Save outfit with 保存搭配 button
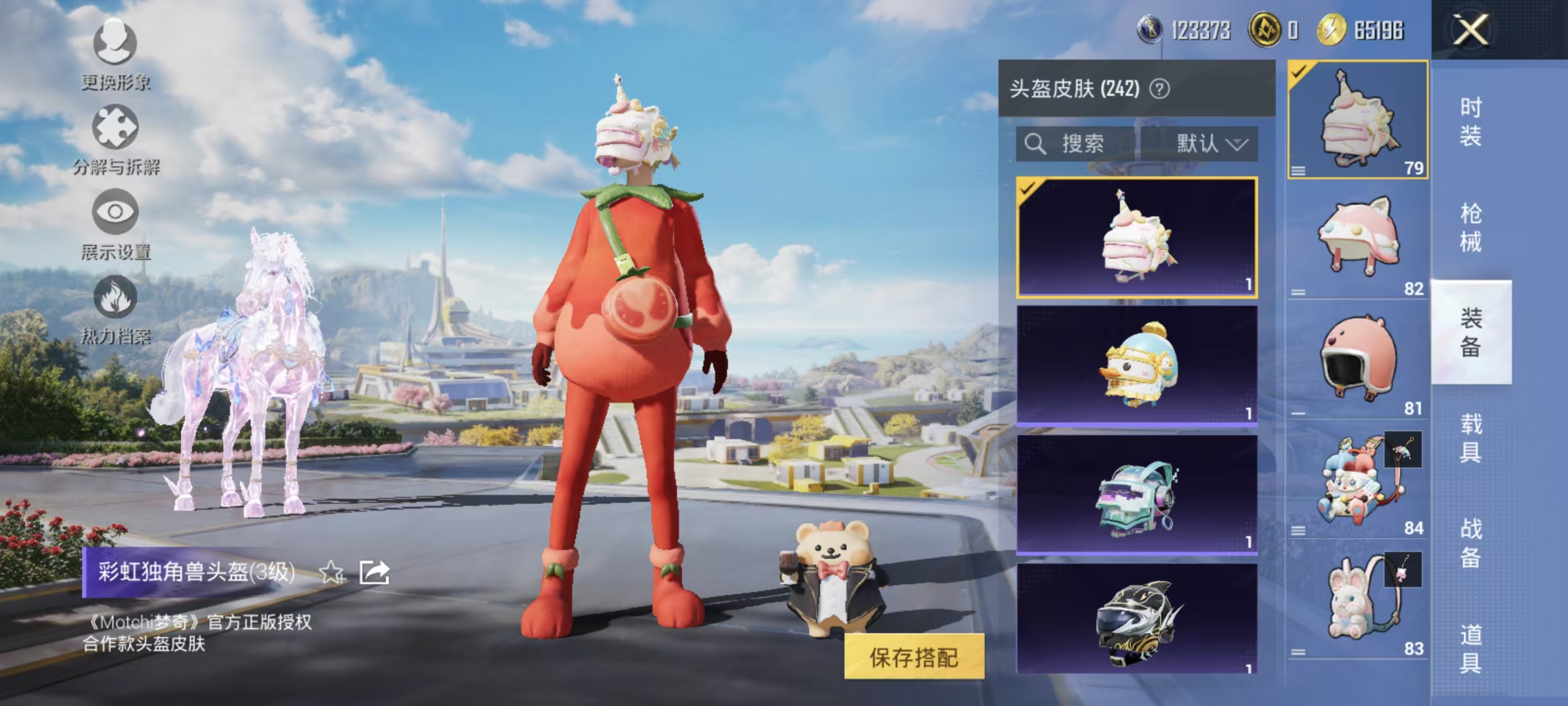 pos(914,657)
